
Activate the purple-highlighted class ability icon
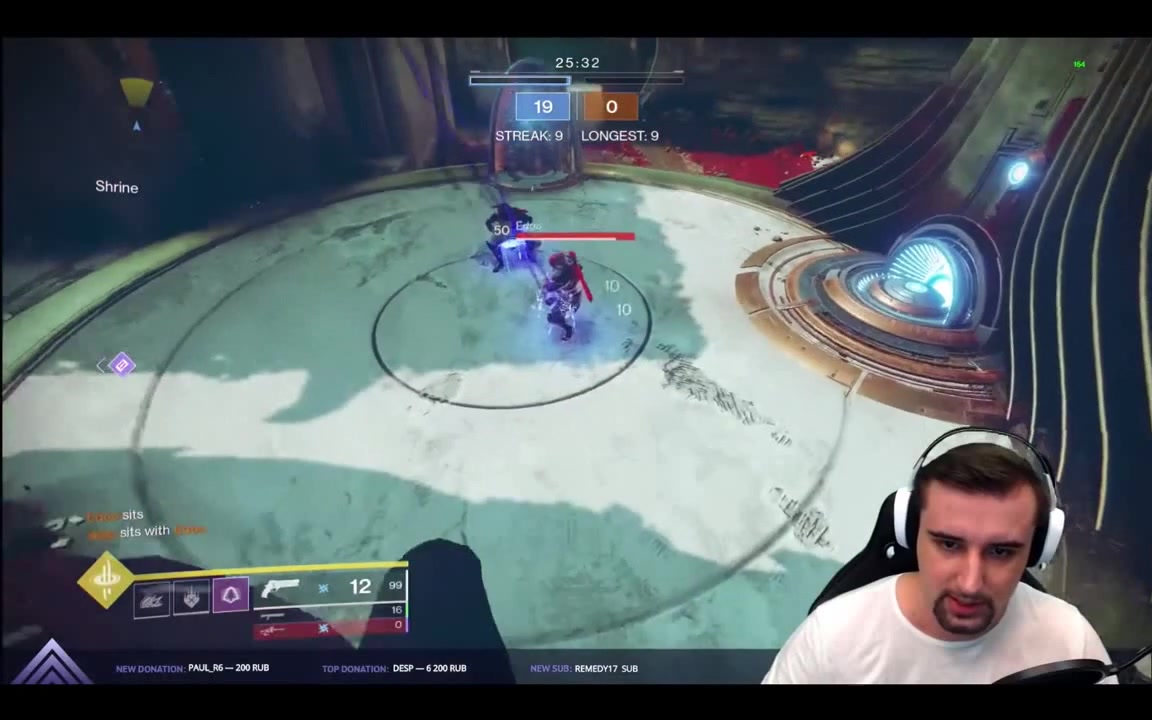pos(230,596)
